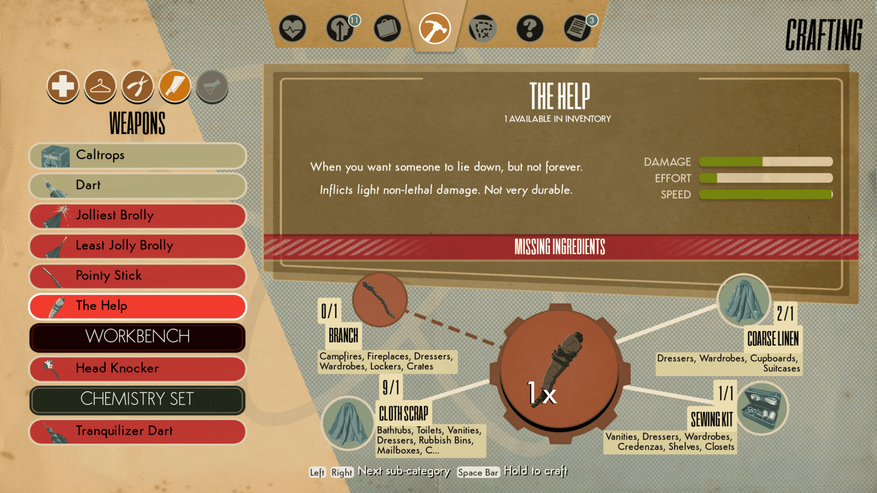Select Caltrops in the weapons list
Screen dimensions: 877x493
pyautogui.click(x=138, y=156)
